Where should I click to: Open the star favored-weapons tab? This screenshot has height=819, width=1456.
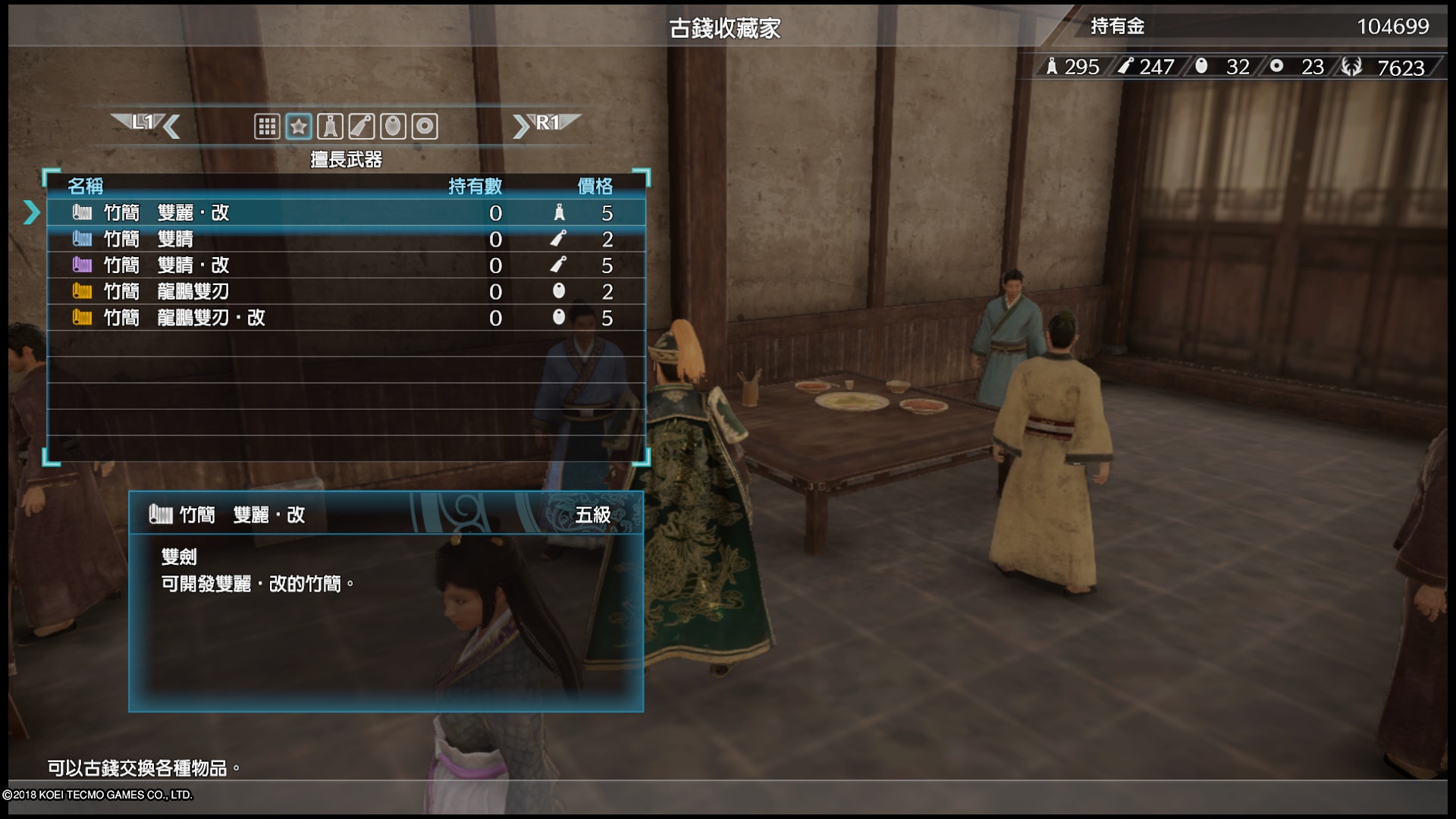pos(299,126)
